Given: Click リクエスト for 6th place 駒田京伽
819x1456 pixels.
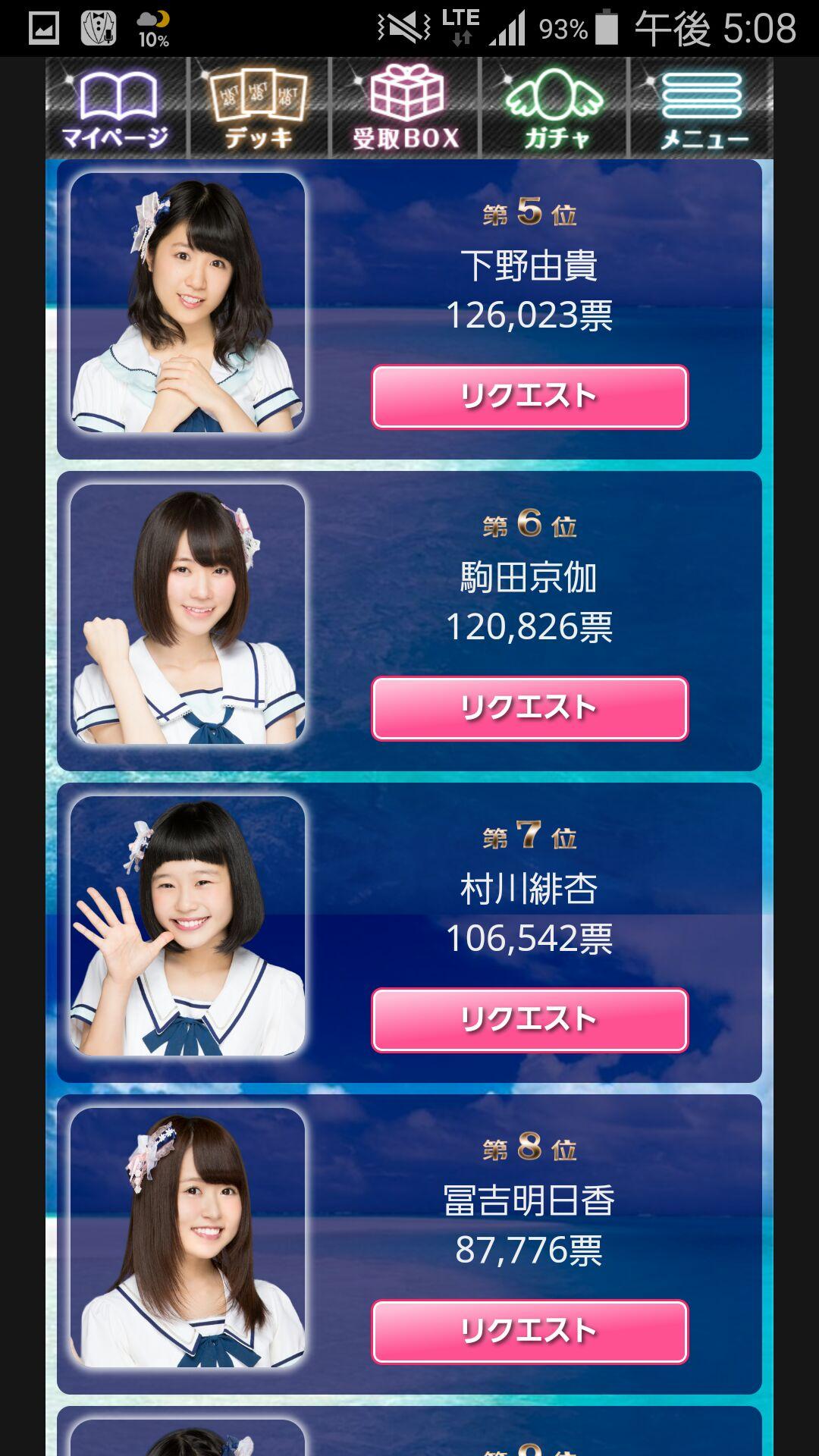Looking at the screenshot, I should 529,708.
